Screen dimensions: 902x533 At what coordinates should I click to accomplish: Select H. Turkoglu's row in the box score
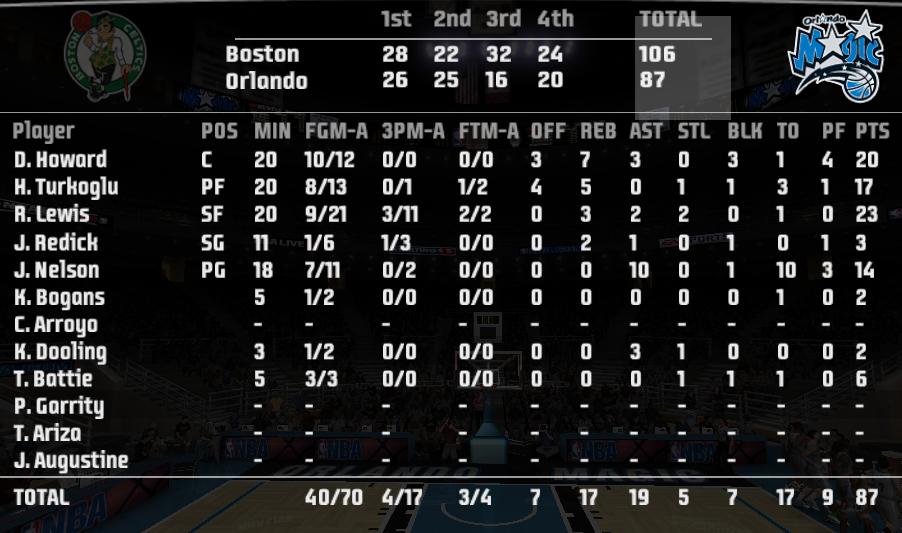pos(66,187)
